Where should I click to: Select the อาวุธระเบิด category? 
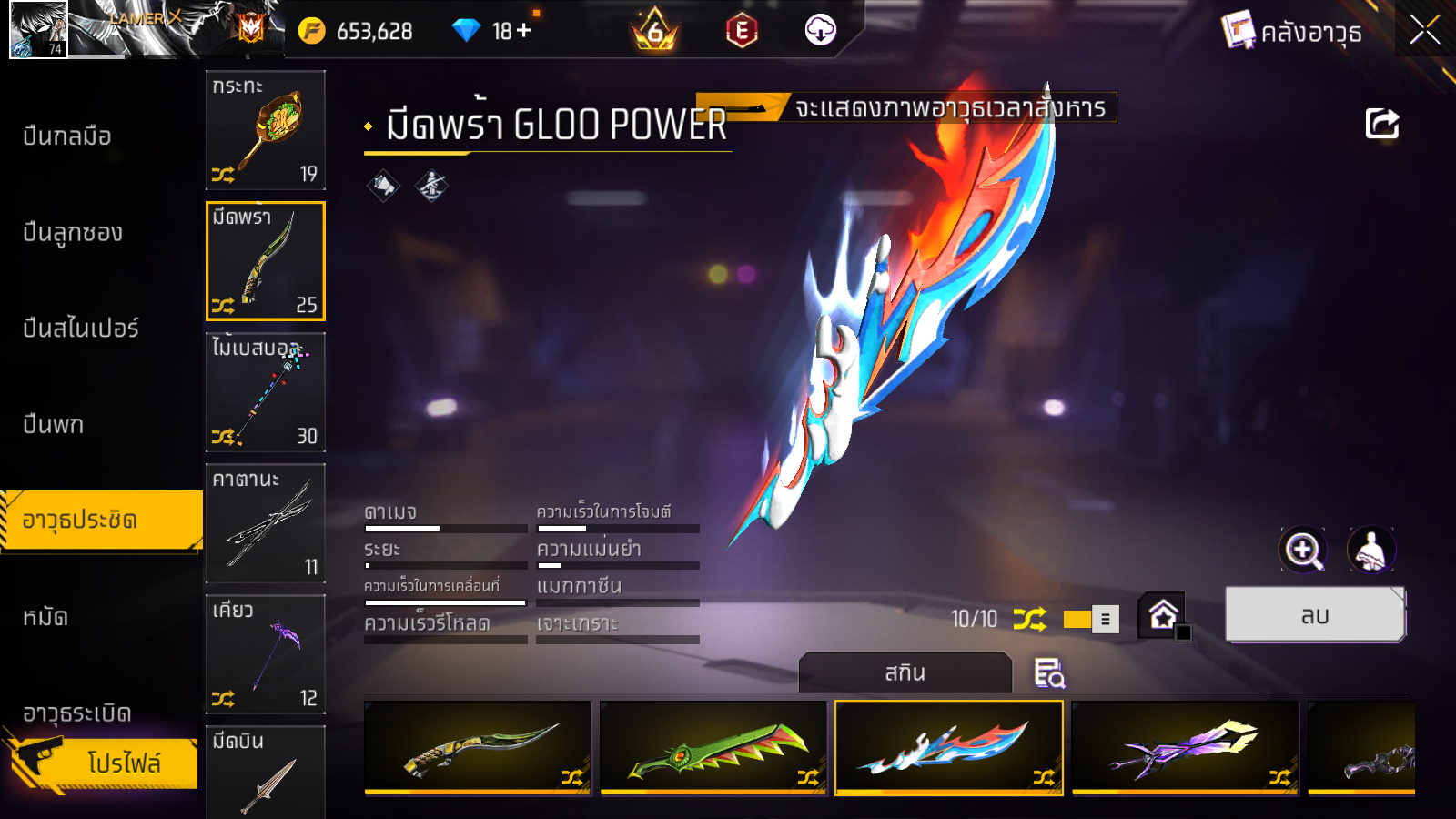tap(77, 713)
